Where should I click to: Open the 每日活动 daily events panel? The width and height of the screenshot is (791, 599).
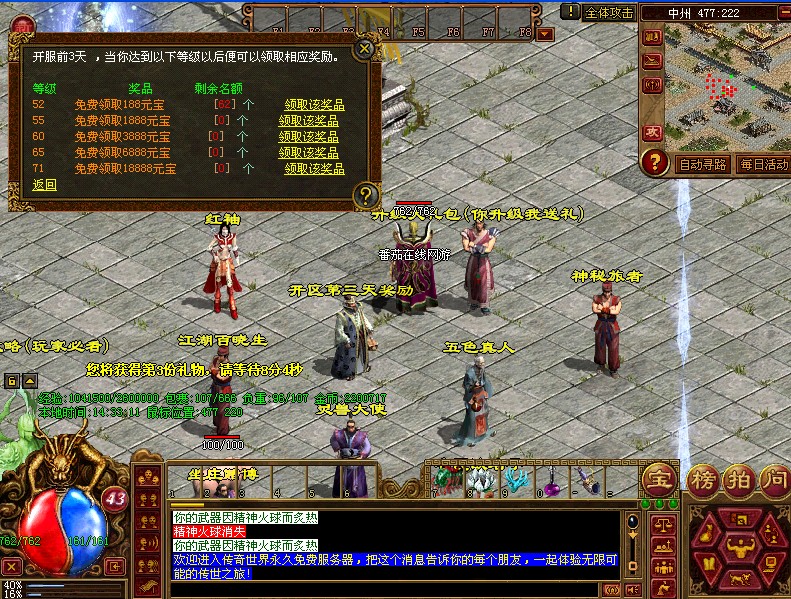pos(763,165)
